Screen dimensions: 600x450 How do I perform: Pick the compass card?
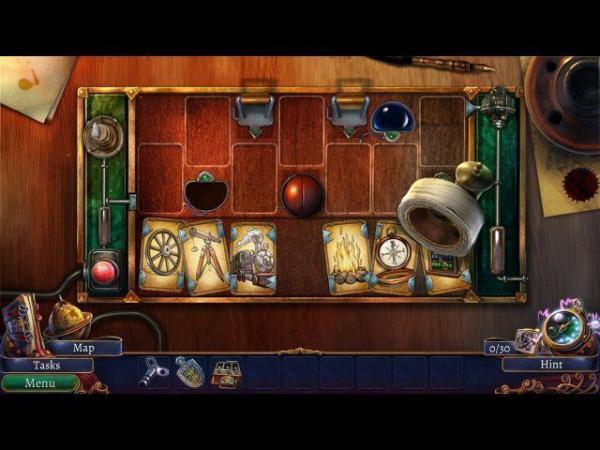pyautogui.click(x=393, y=255)
